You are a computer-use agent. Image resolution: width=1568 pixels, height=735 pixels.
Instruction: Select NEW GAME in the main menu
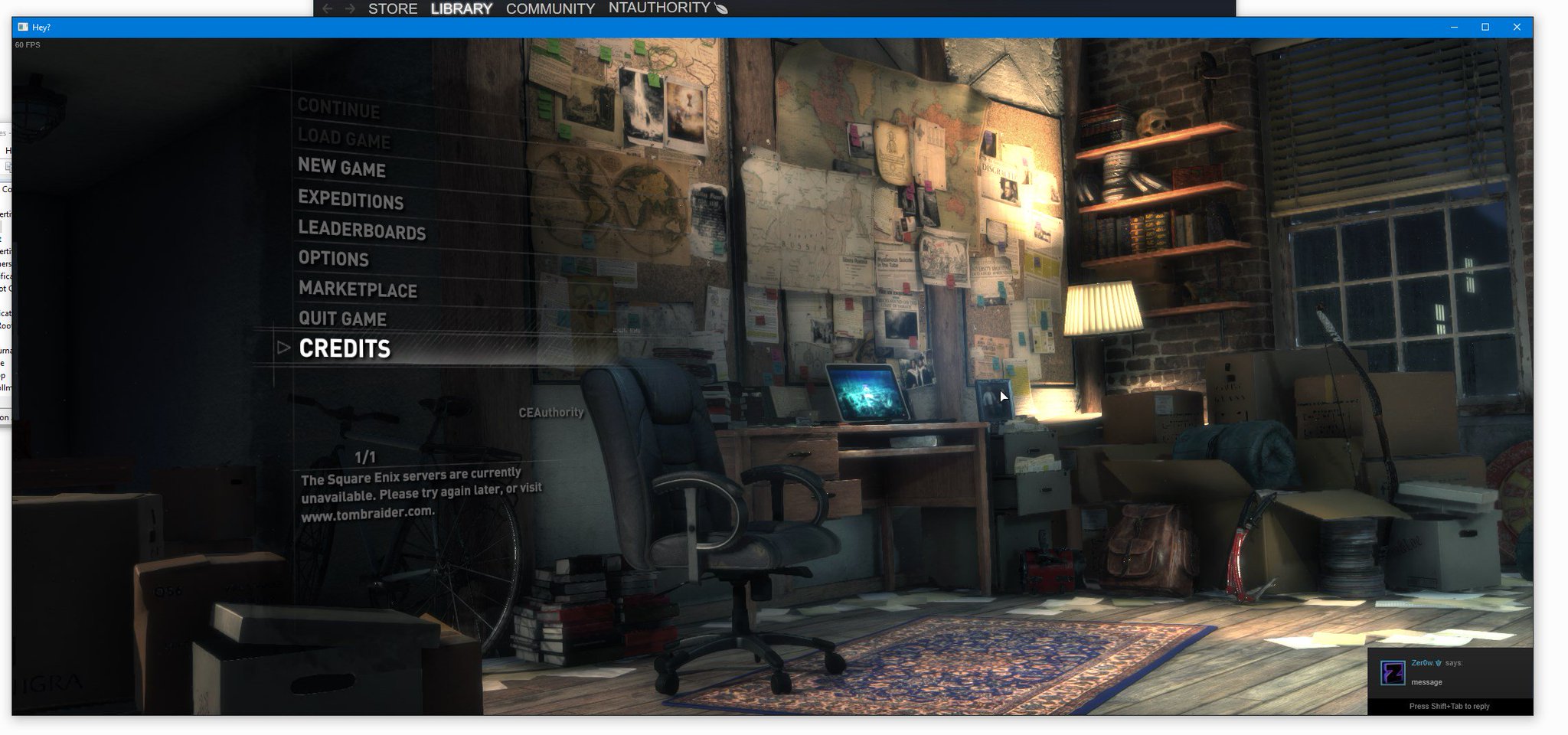pyautogui.click(x=342, y=170)
